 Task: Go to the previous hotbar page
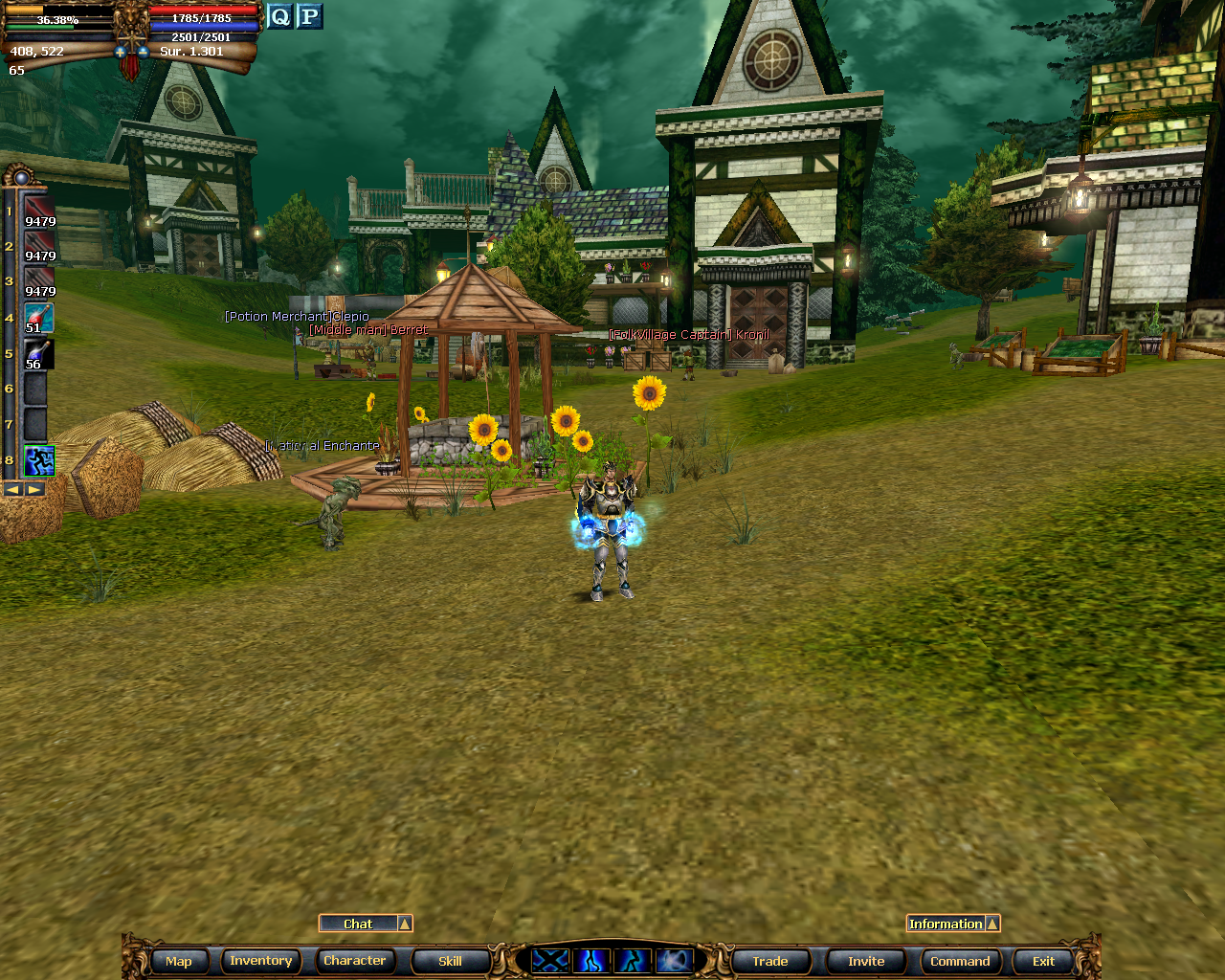point(13,489)
